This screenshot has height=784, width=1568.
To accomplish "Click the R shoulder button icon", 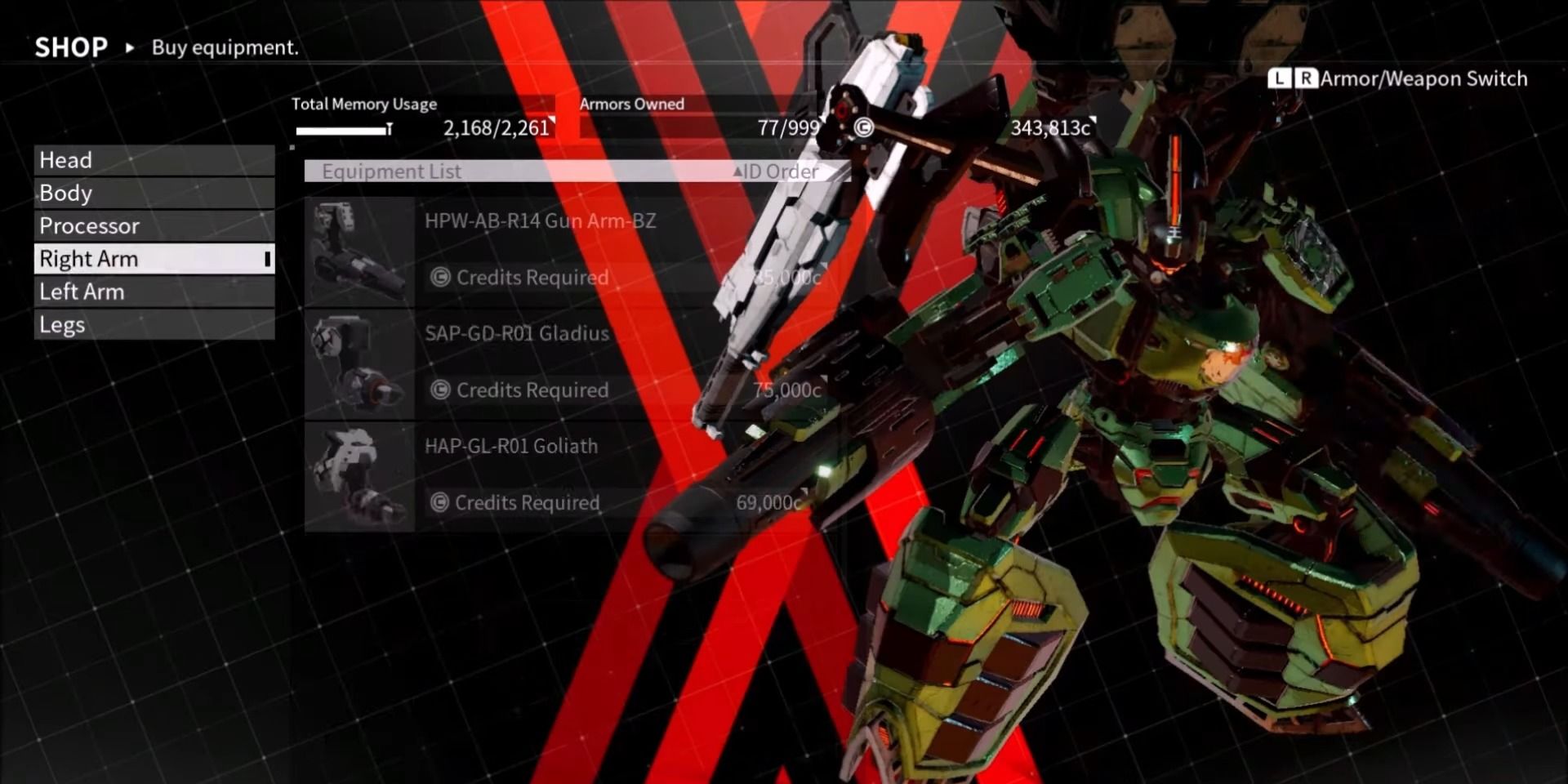I will pyautogui.click(x=1305, y=79).
